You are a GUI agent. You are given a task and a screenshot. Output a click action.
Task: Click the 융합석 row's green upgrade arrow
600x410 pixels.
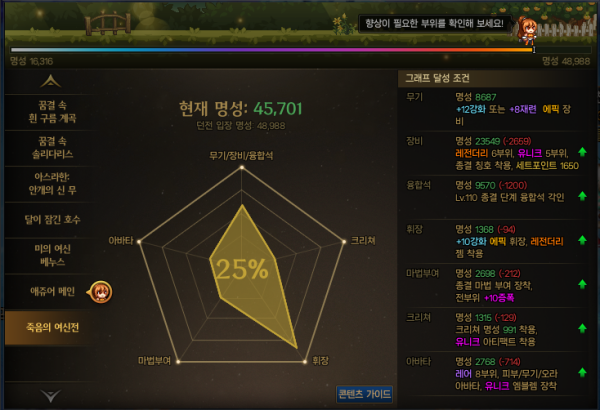(582, 194)
